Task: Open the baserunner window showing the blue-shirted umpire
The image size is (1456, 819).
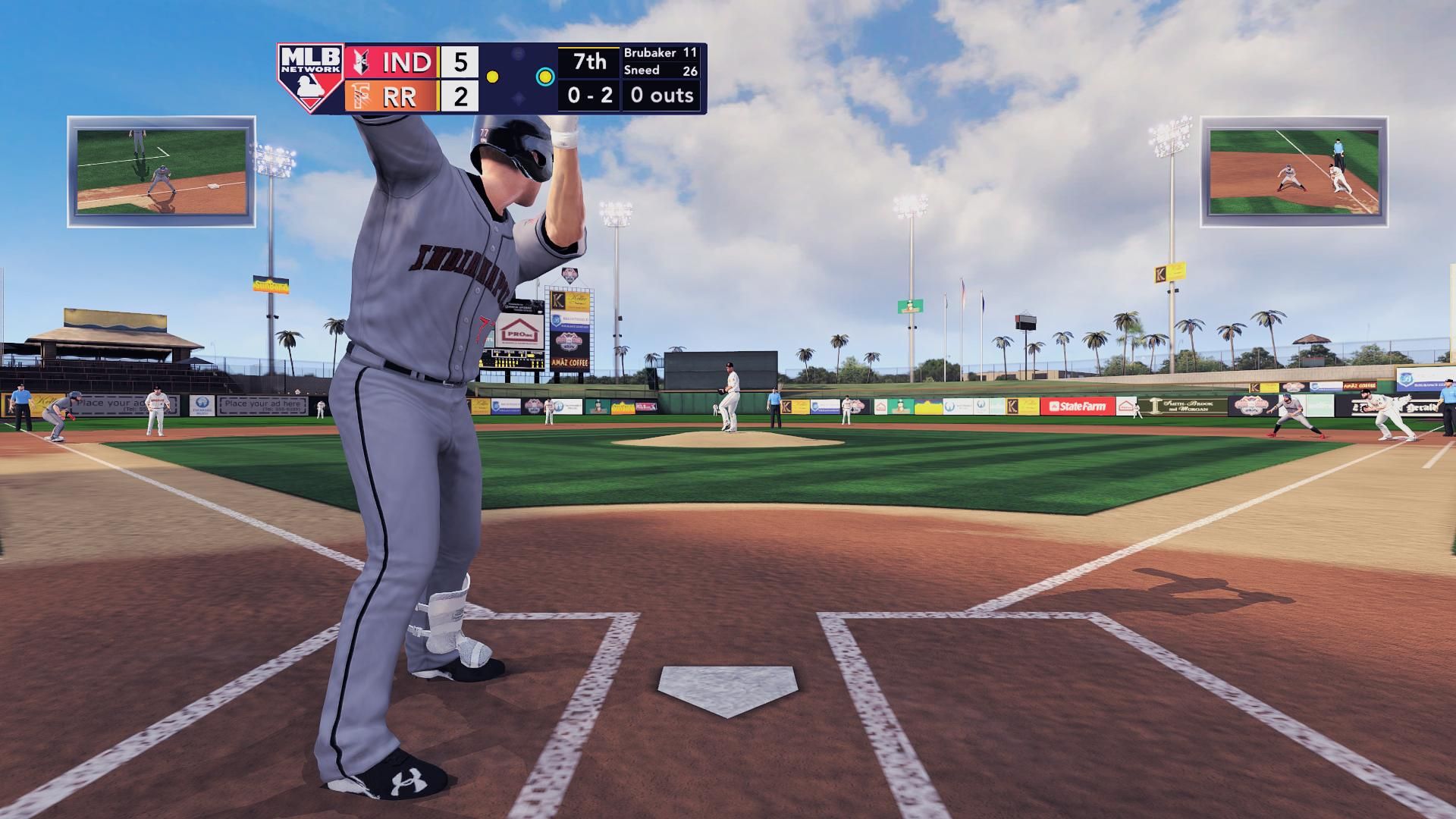Action: coord(1294,171)
